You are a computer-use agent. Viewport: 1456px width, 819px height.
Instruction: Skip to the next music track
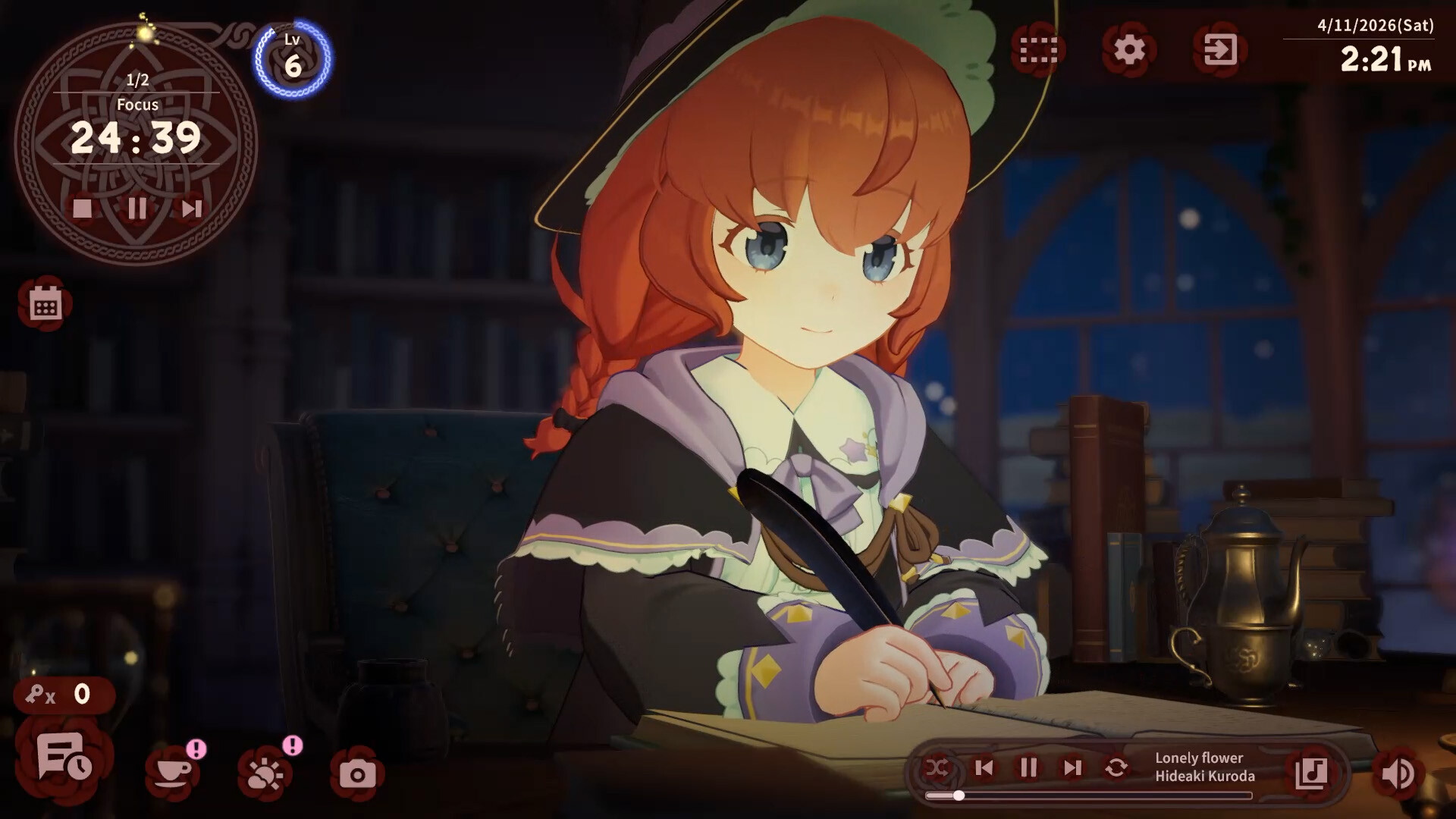click(x=1072, y=768)
